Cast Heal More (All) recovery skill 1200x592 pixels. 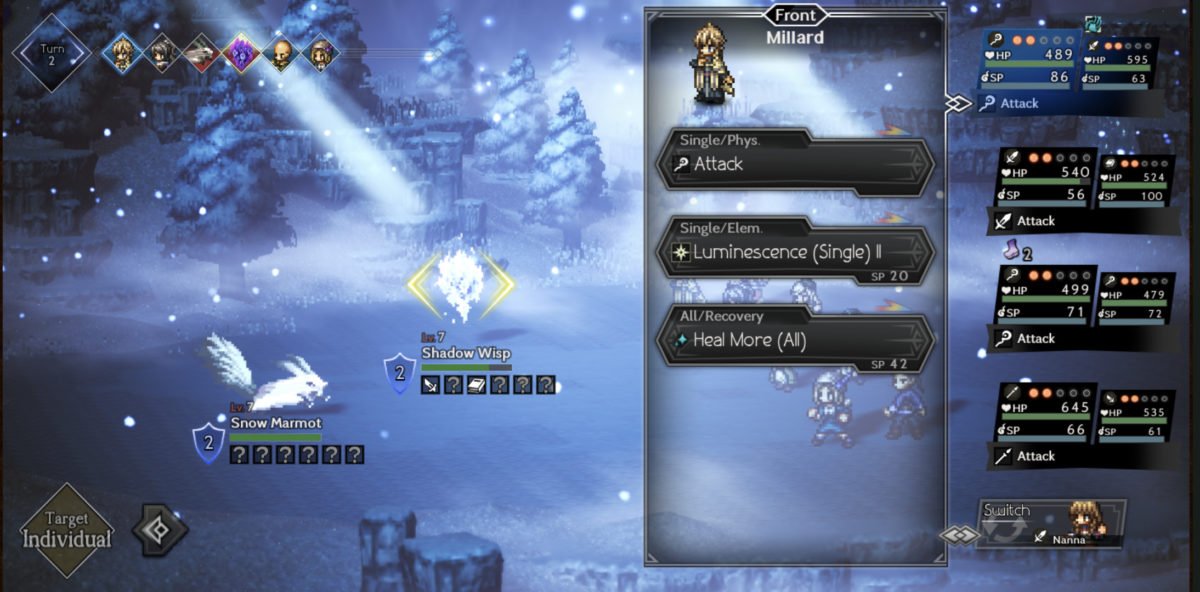(x=795, y=340)
